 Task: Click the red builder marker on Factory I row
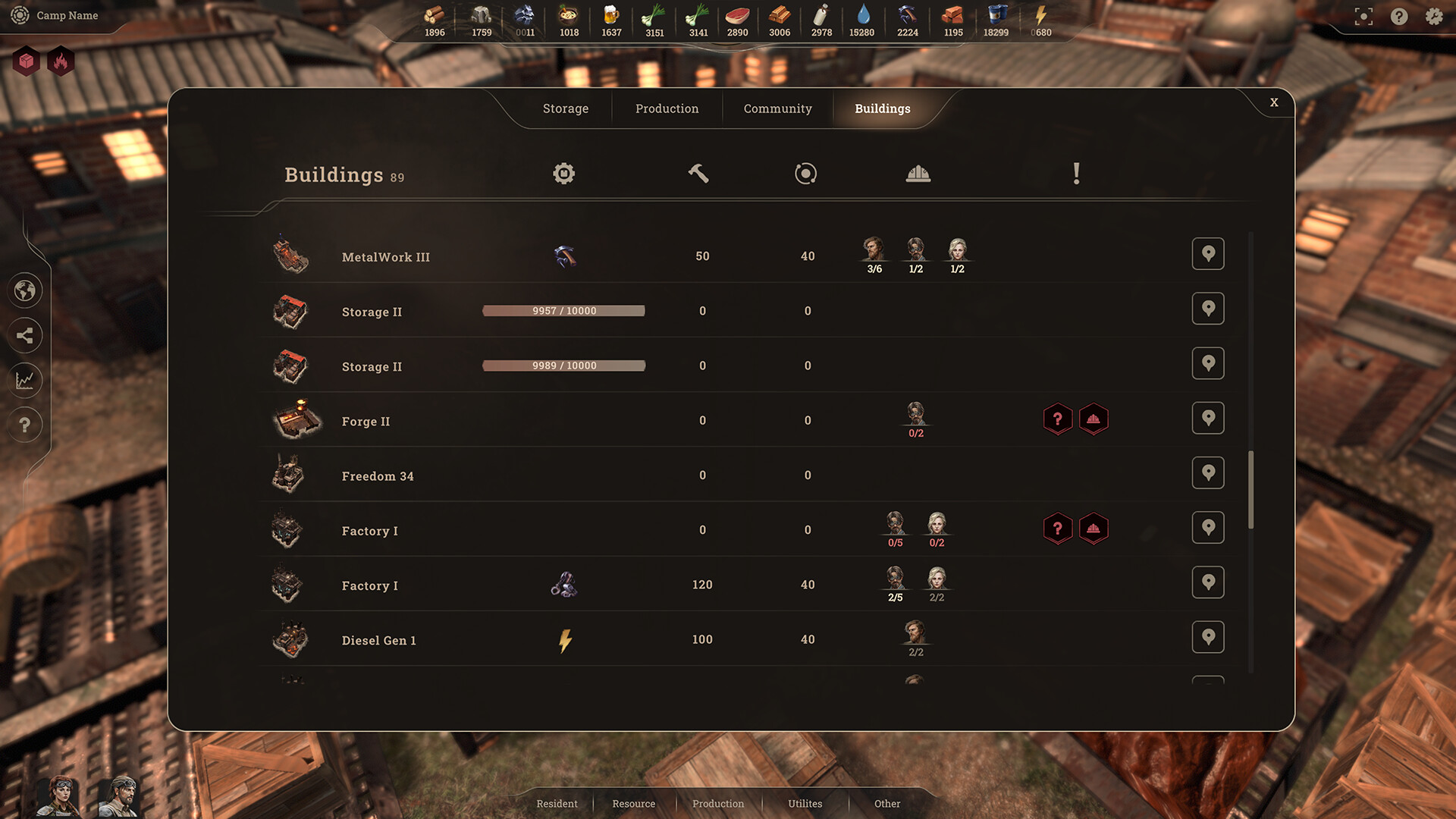click(1094, 529)
